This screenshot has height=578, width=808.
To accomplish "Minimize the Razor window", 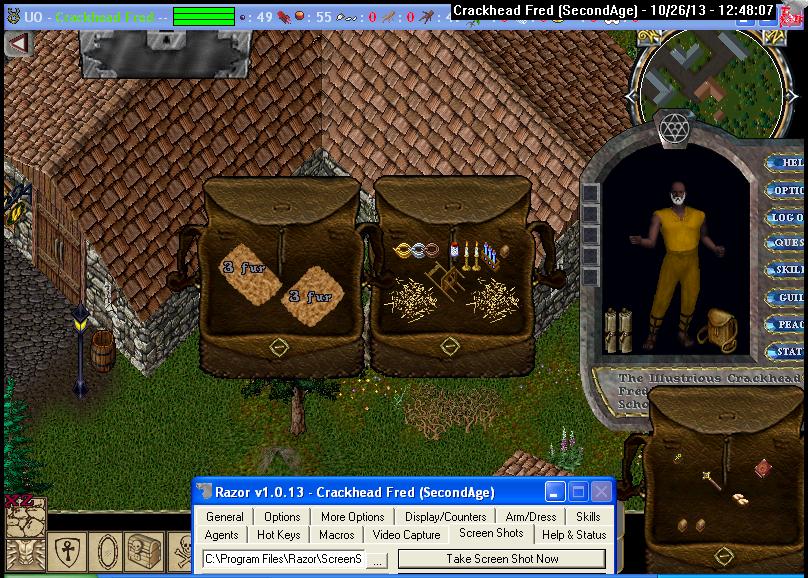I will point(555,492).
